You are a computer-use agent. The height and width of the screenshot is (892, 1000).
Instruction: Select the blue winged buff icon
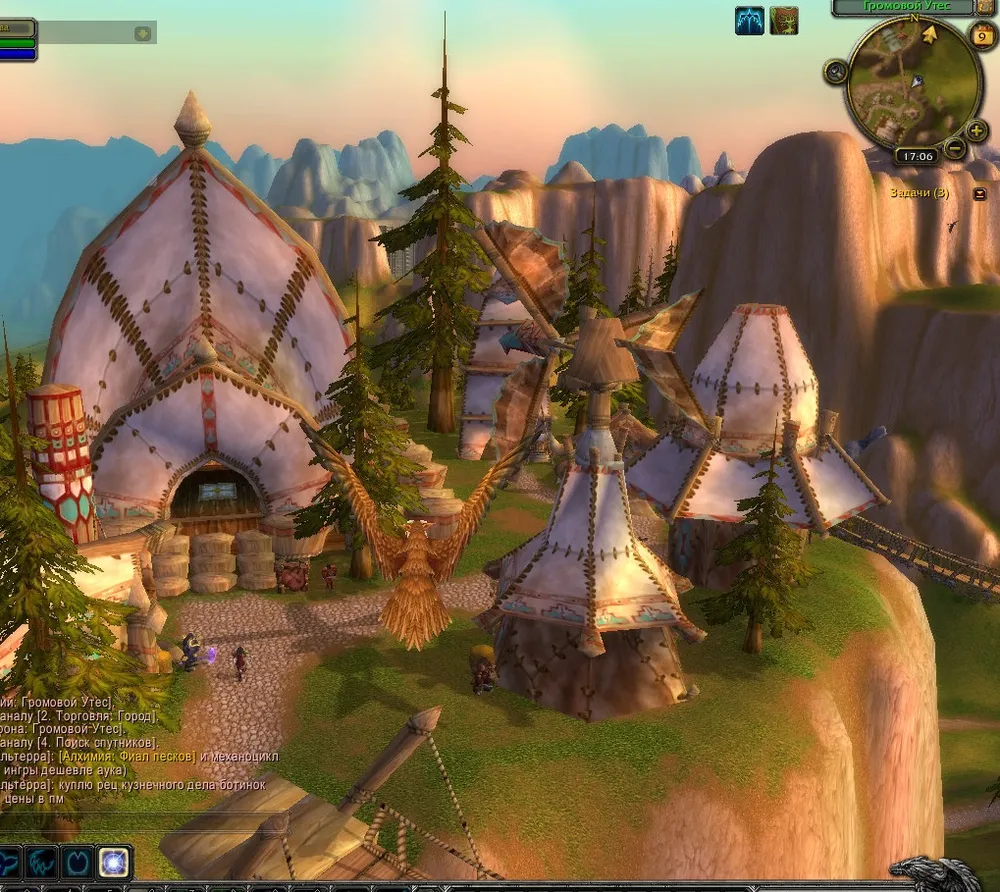point(749,20)
